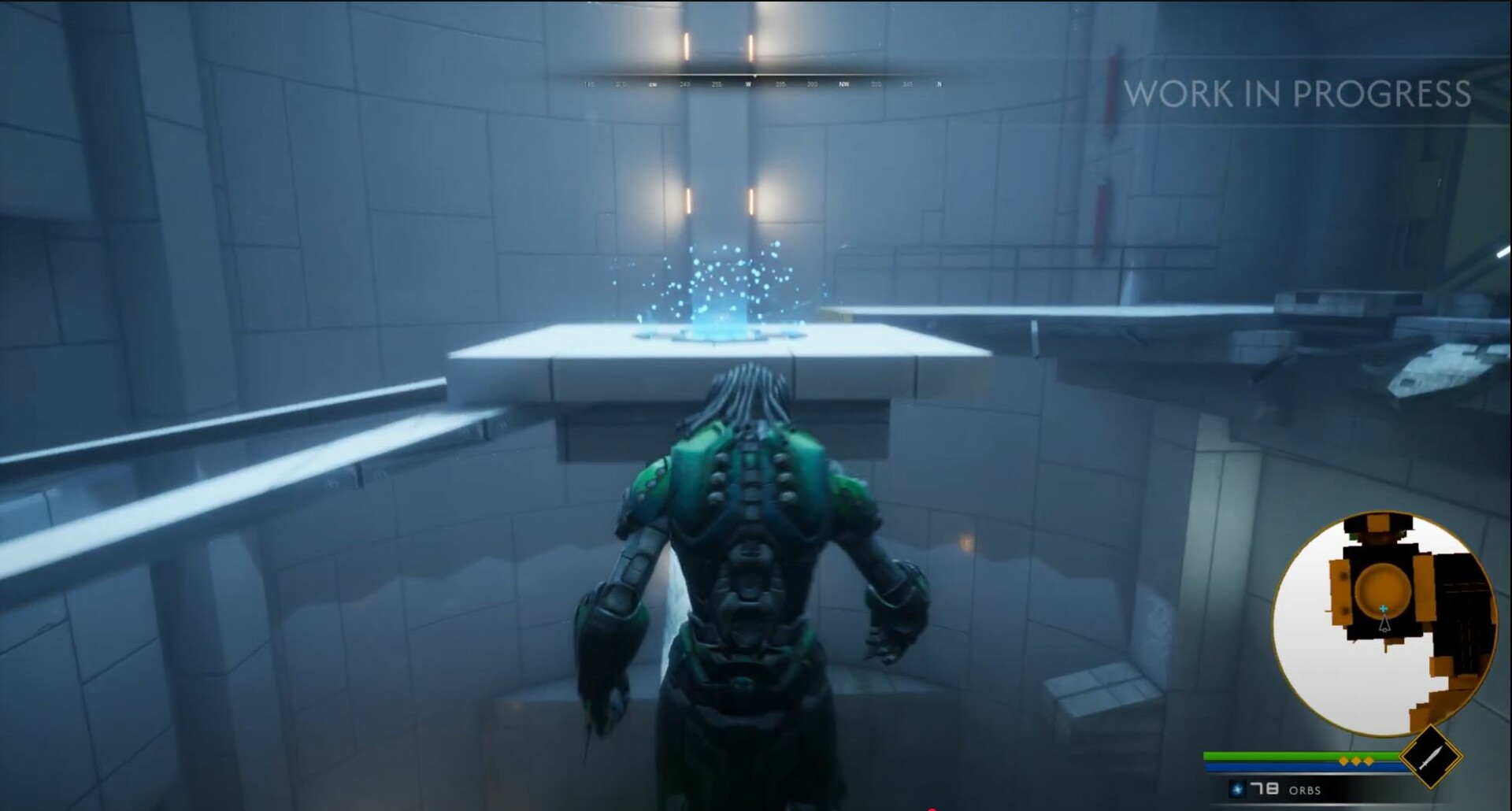
Task: Click the cyan waypoint marker on the minimap
Action: (x=1383, y=608)
